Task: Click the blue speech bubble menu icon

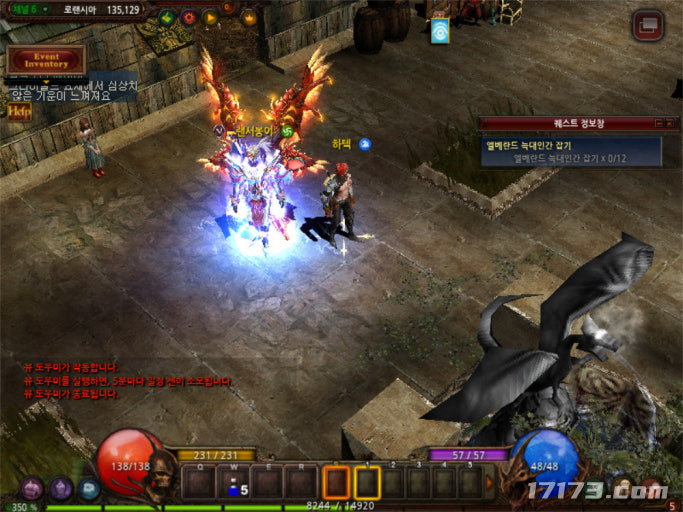Action: (x=89, y=490)
